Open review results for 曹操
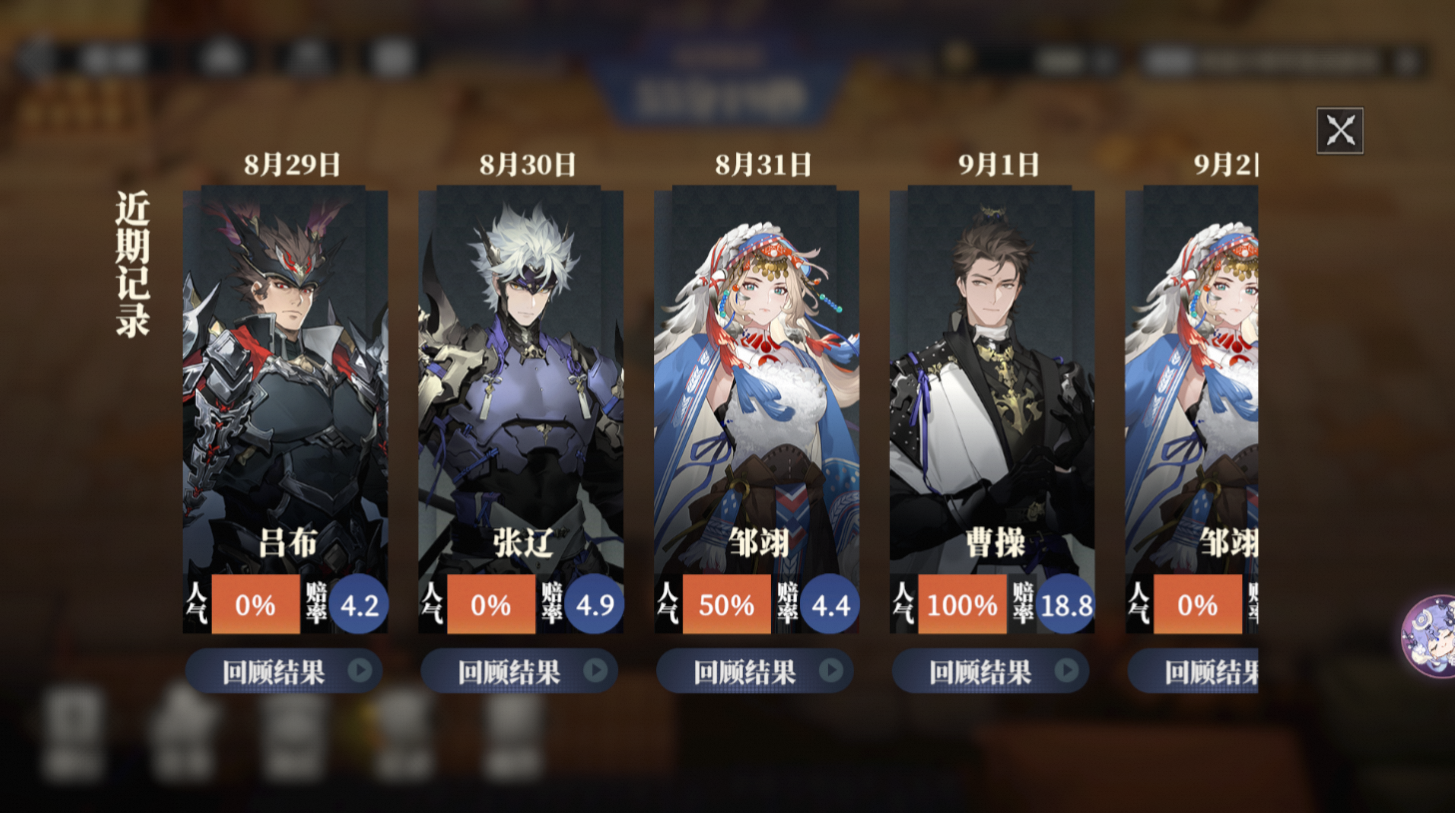This screenshot has height=813, width=1455. pyautogui.click(x=991, y=671)
